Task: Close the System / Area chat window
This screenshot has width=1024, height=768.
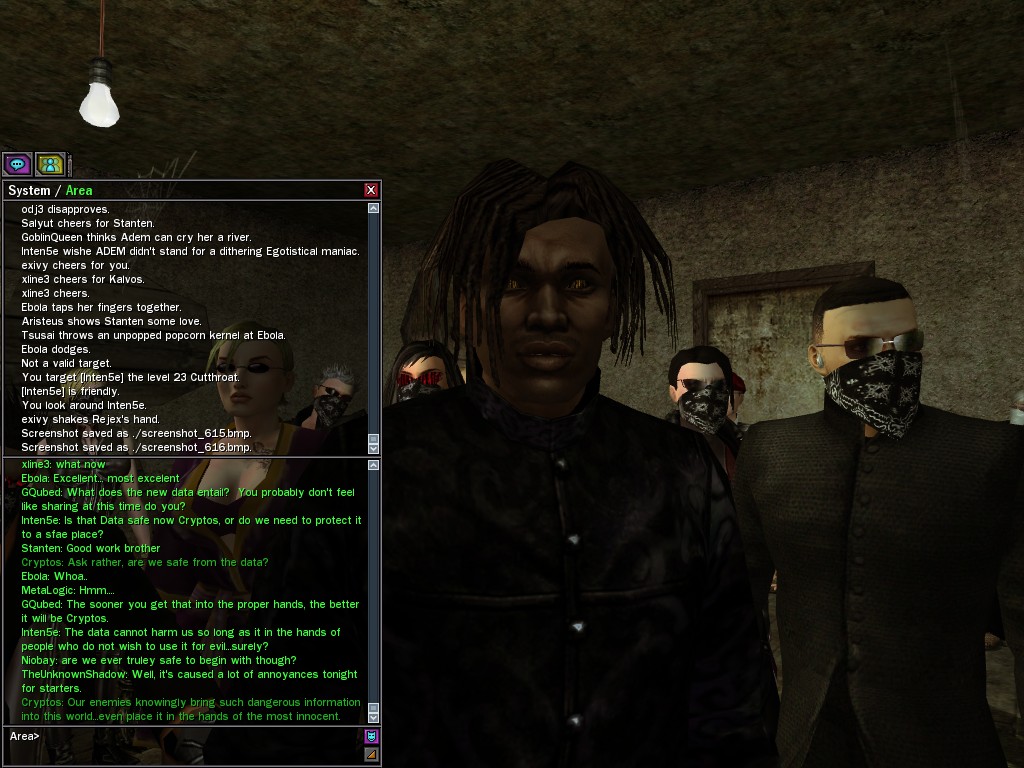Action: click(x=371, y=190)
